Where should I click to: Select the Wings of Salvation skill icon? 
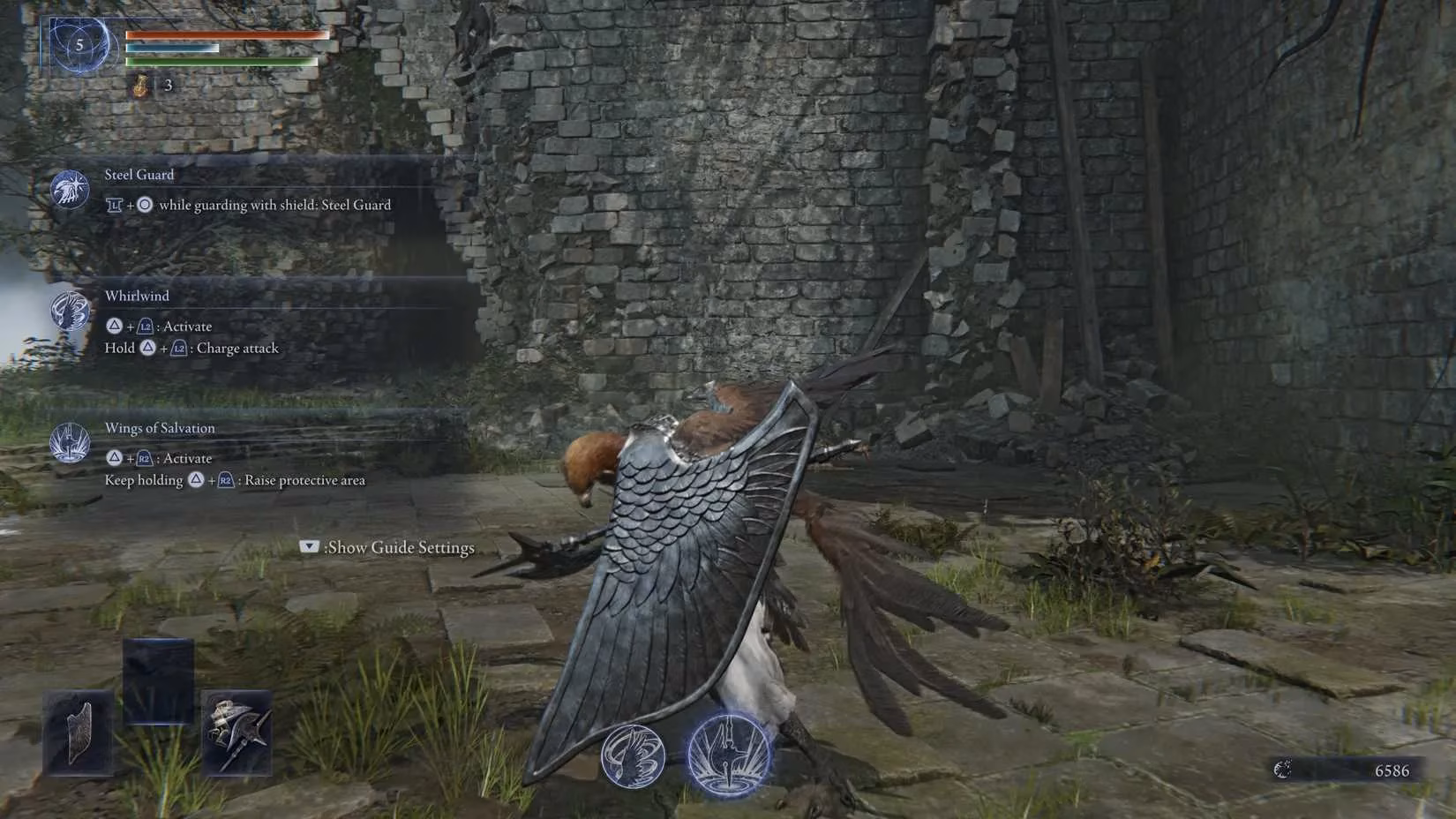click(70, 444)
